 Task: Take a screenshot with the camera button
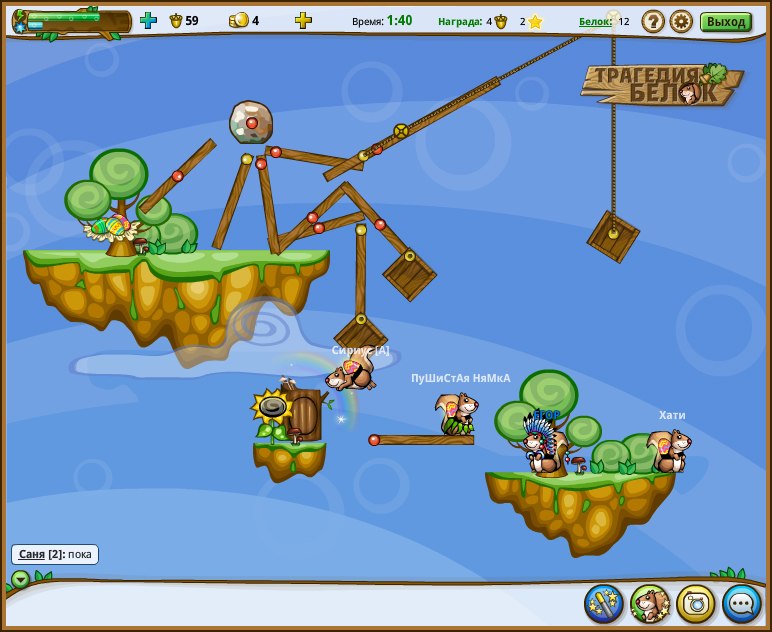click(x=696, y=603)
